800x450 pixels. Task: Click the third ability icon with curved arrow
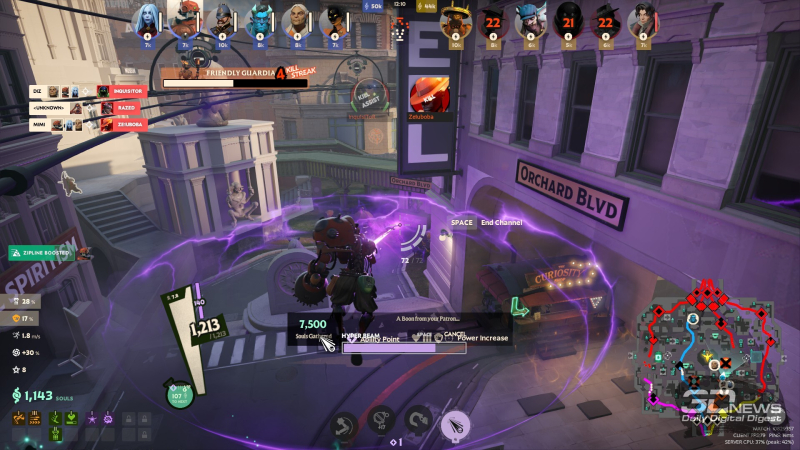[418, 421]
